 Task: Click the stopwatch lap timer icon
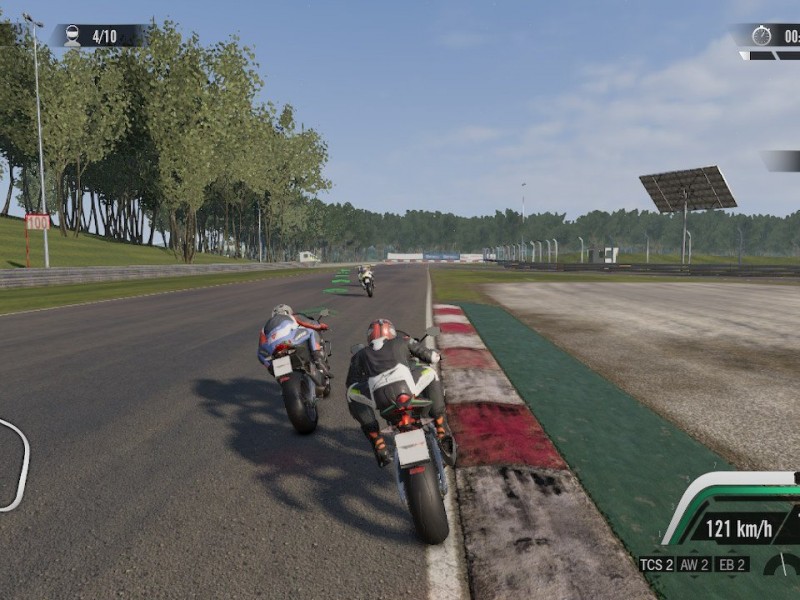tap(761, 36)
